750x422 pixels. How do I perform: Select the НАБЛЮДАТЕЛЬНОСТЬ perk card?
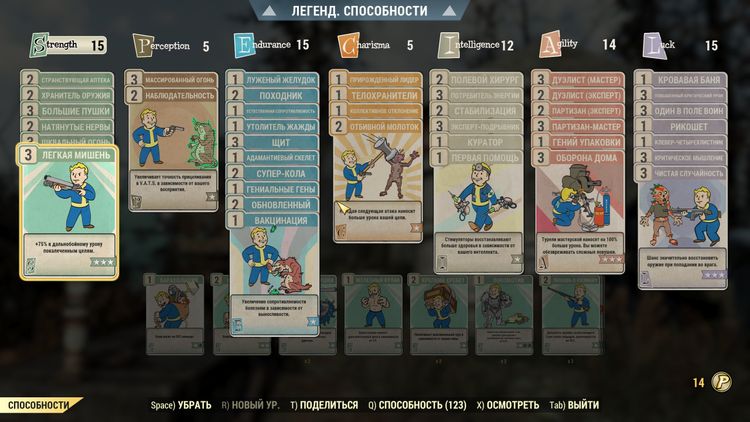(175, 95)
